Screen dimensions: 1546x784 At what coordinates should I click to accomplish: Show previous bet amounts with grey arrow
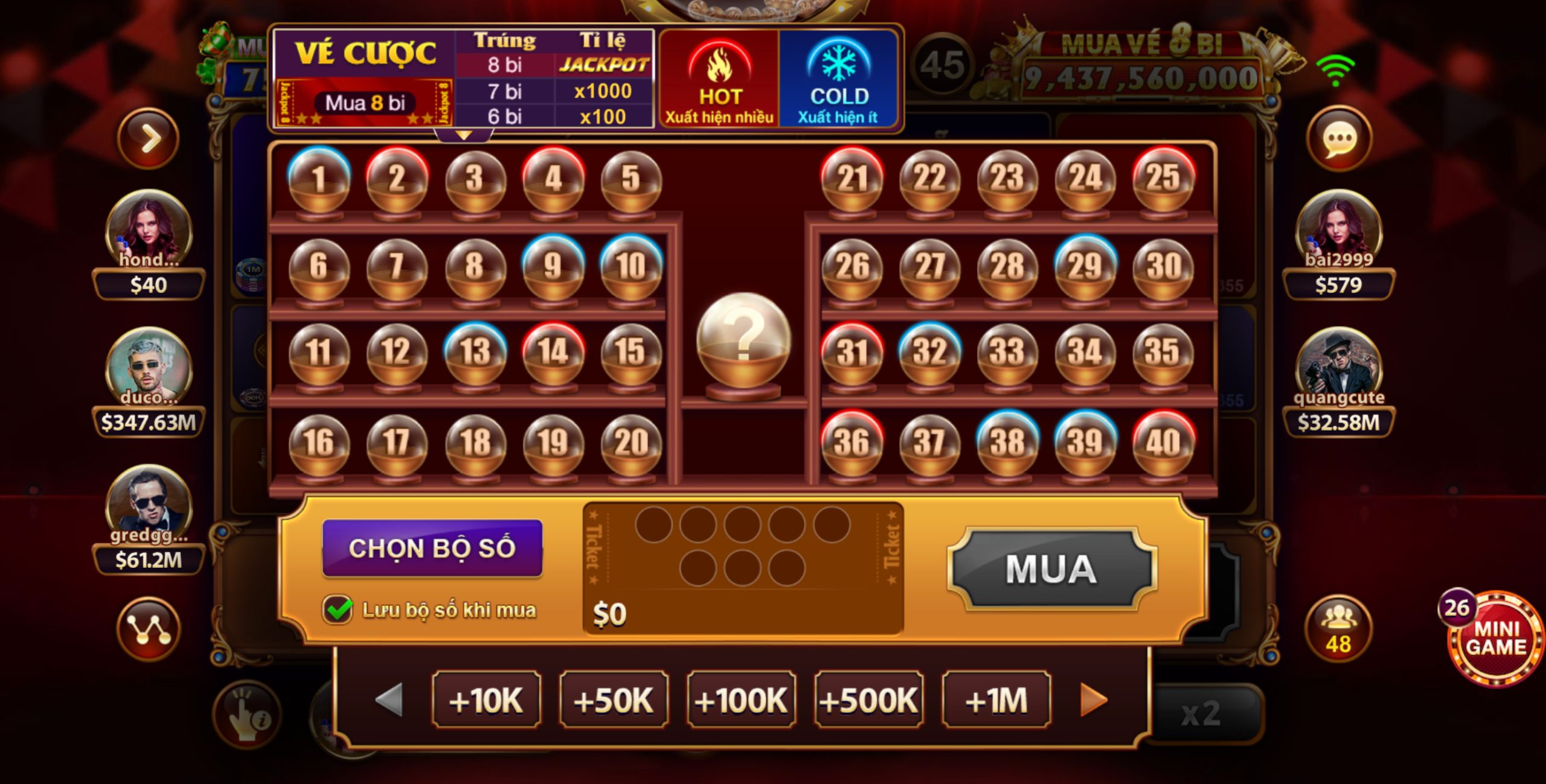[390, 700]
